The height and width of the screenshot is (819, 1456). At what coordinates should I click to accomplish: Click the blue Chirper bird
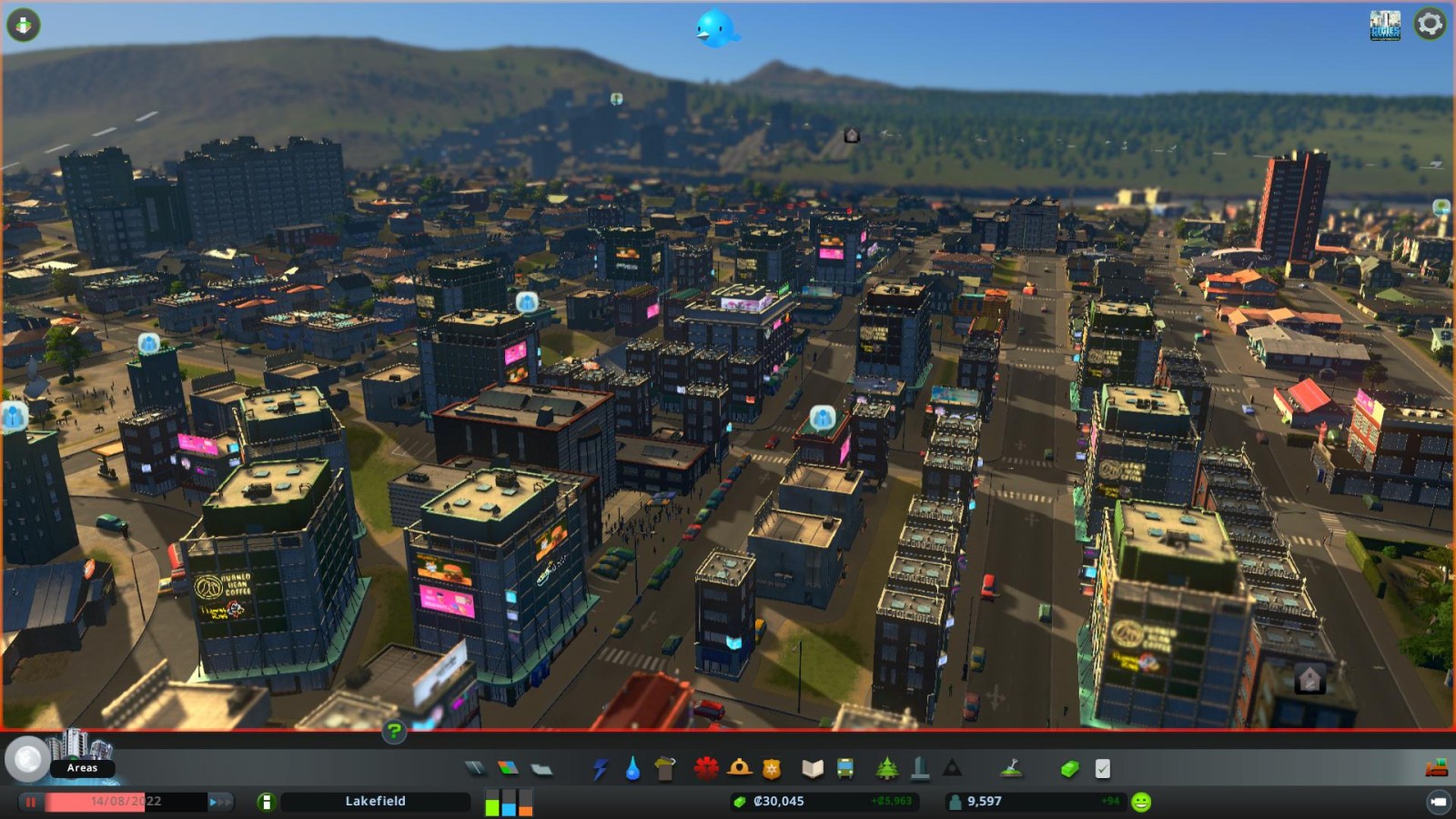pos(716,29)
